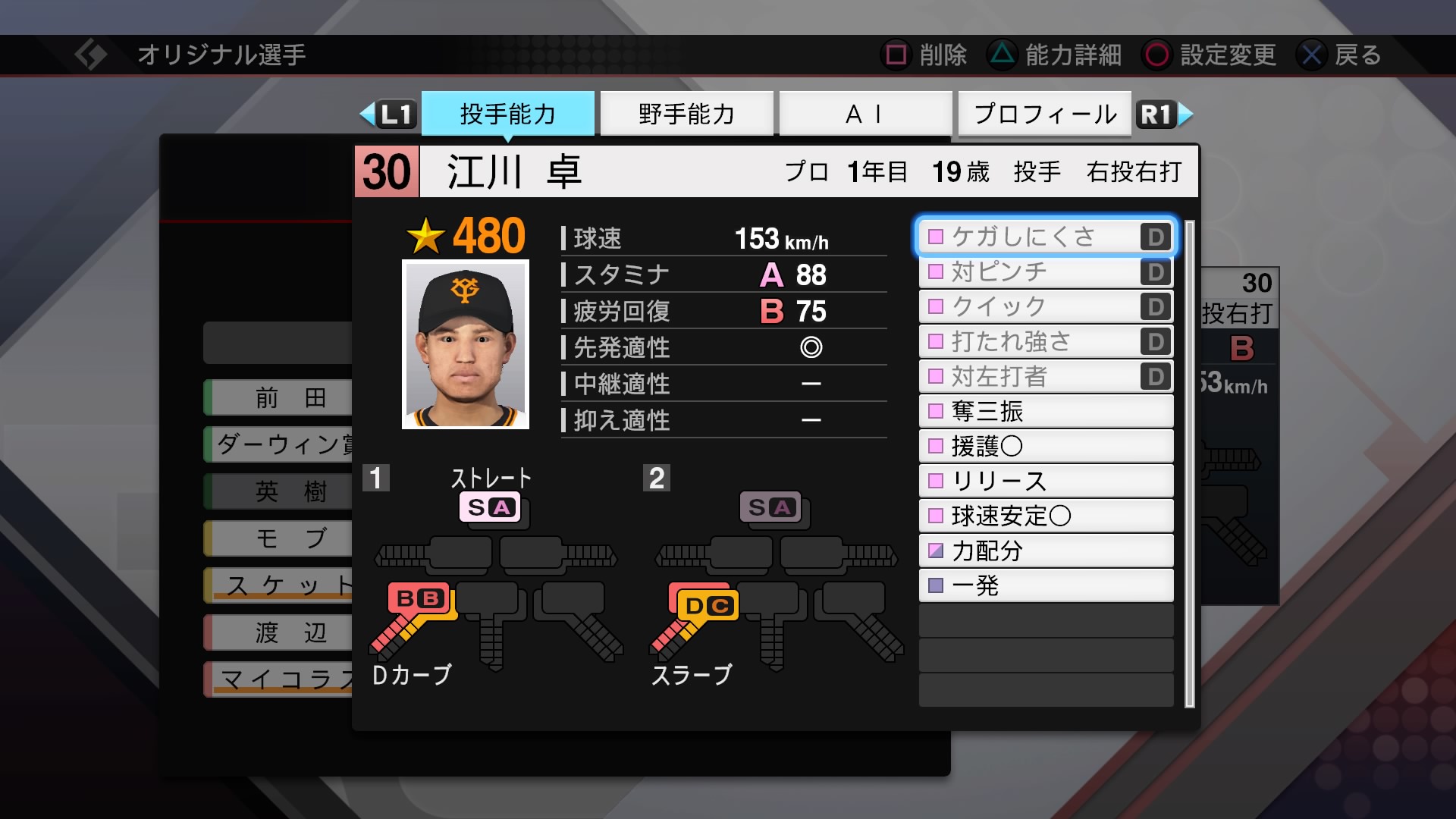Pick player モブ in the list
This screenshot has height=819, width=1456.
pos(281,538)
